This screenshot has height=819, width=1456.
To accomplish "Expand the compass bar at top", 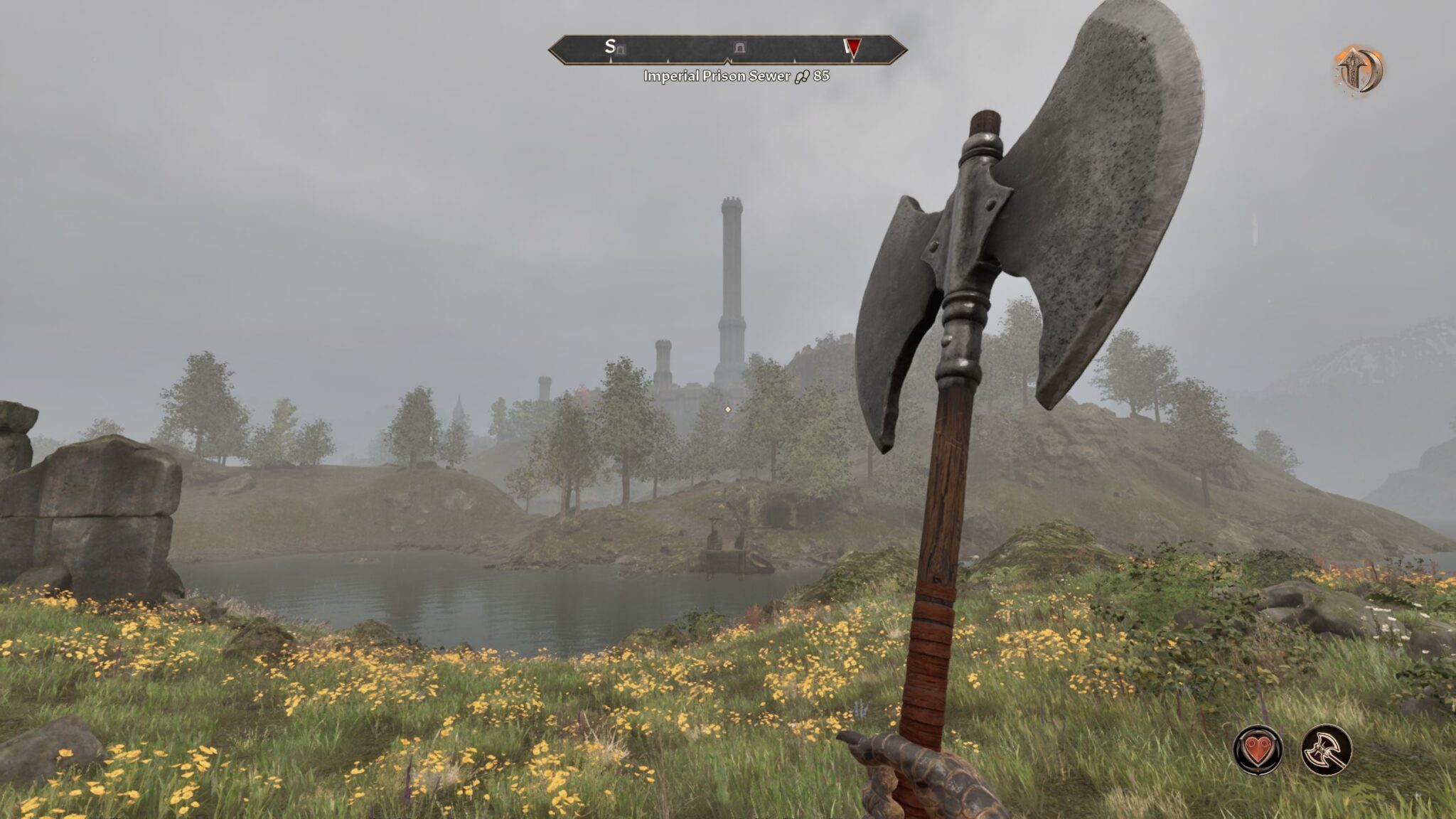I will [x=728, y=50].
